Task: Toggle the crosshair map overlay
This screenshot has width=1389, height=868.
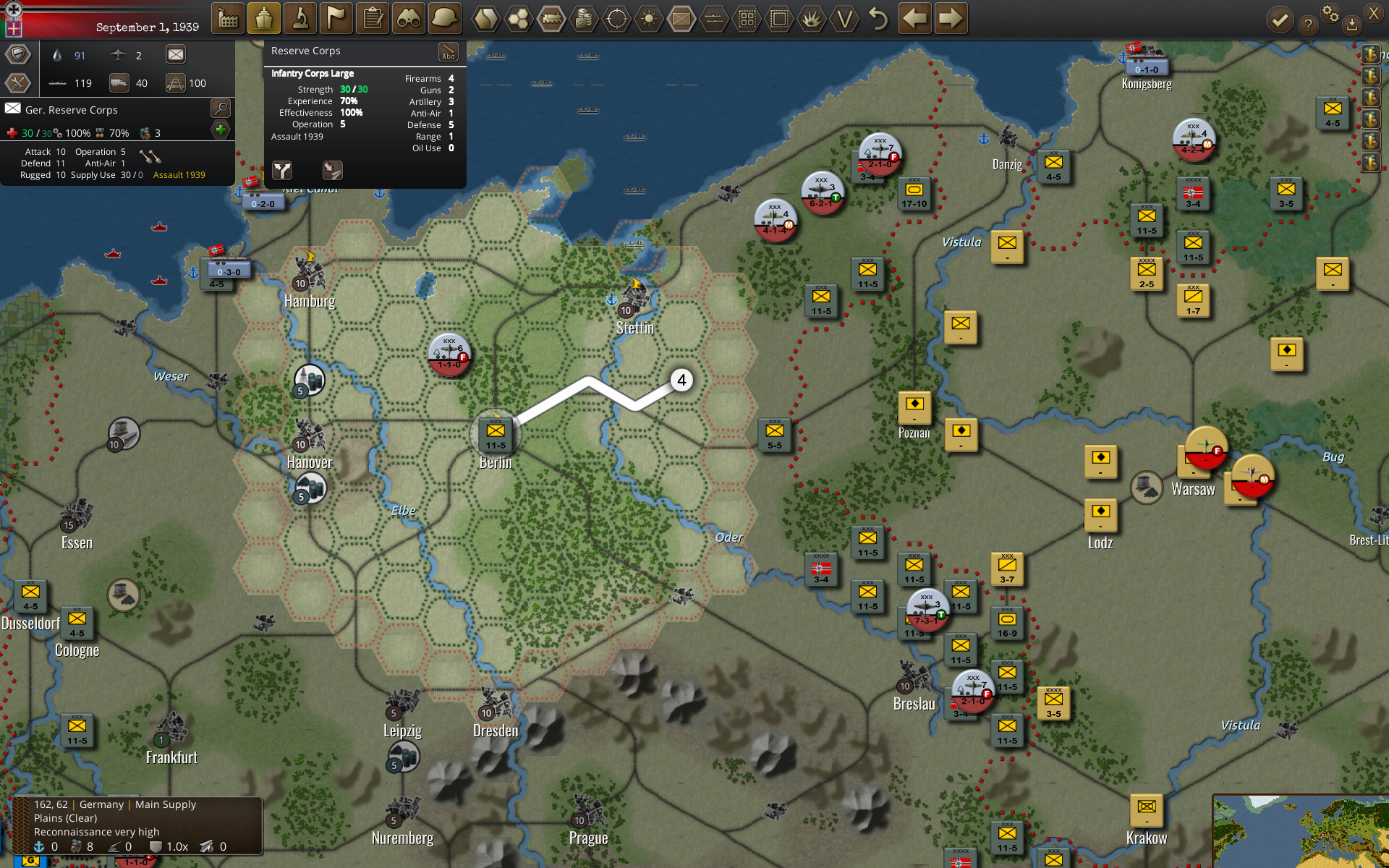Action: (x=616, y=19)
